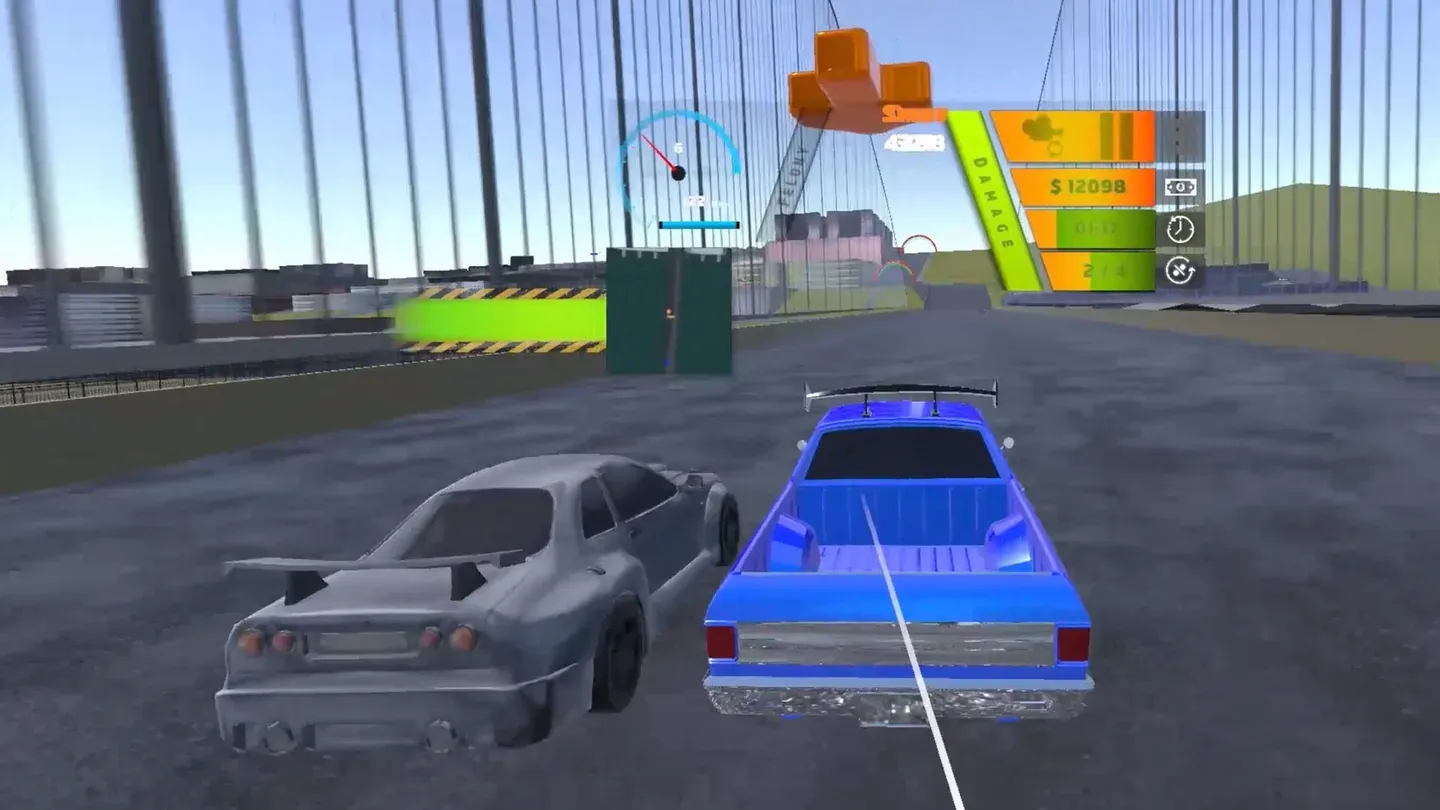The width and height of the screenshot is (1440, 810).
Task: Select the gear indicator showing 6
Action: click(x=678, y=147)
